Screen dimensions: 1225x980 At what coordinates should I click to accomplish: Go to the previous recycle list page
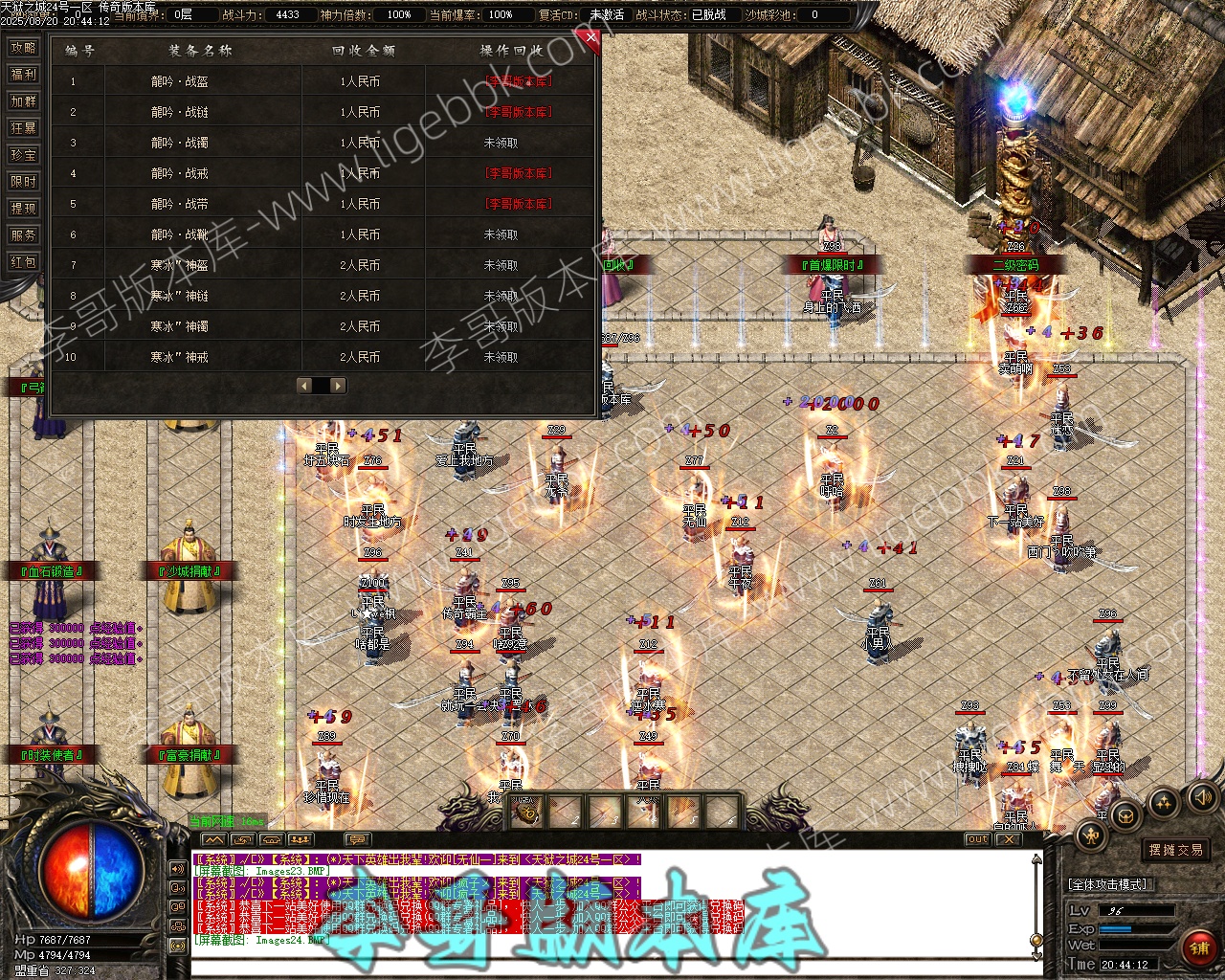click(306, 386)
